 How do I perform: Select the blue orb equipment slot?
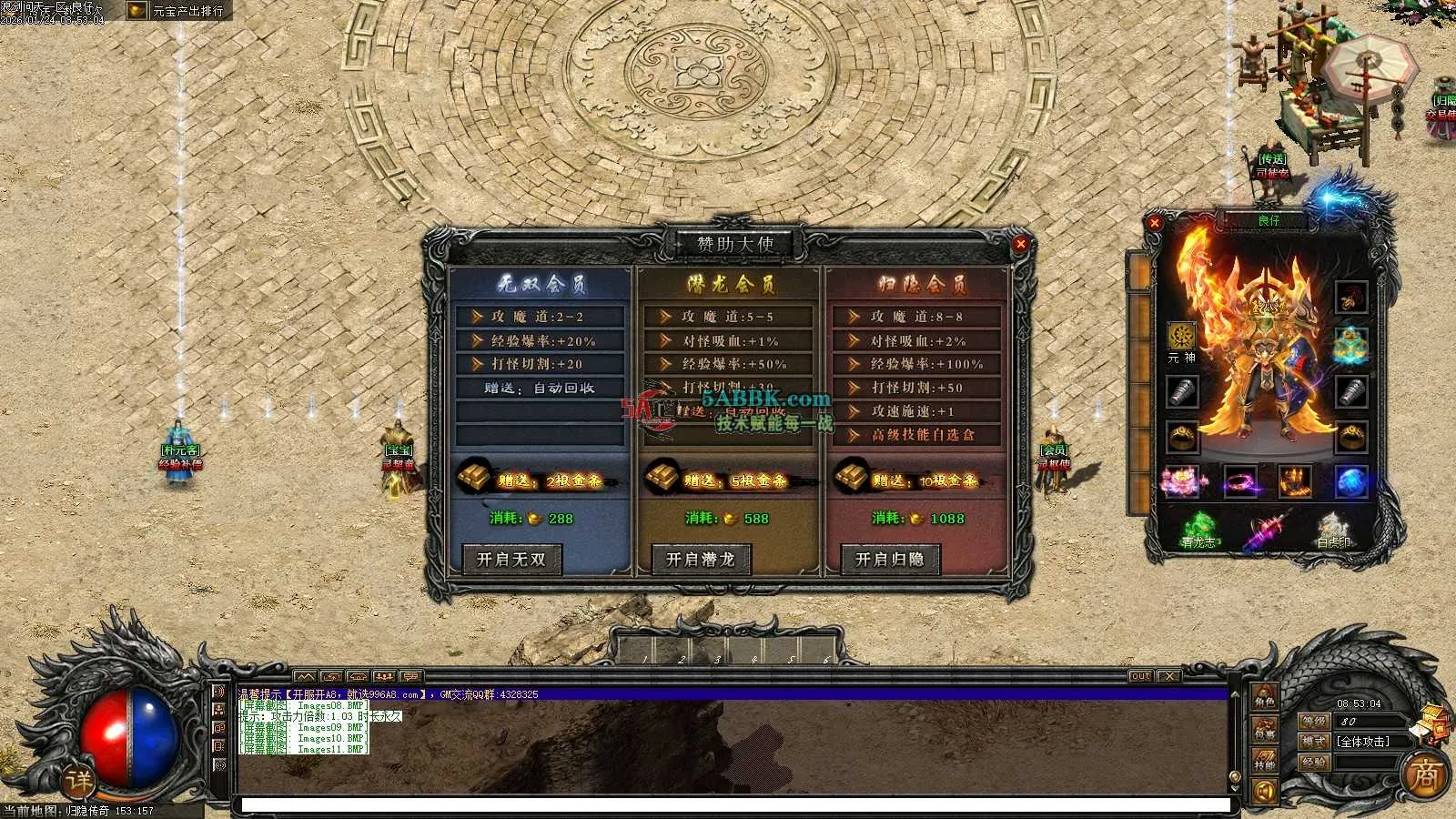tap(1351, 480)
